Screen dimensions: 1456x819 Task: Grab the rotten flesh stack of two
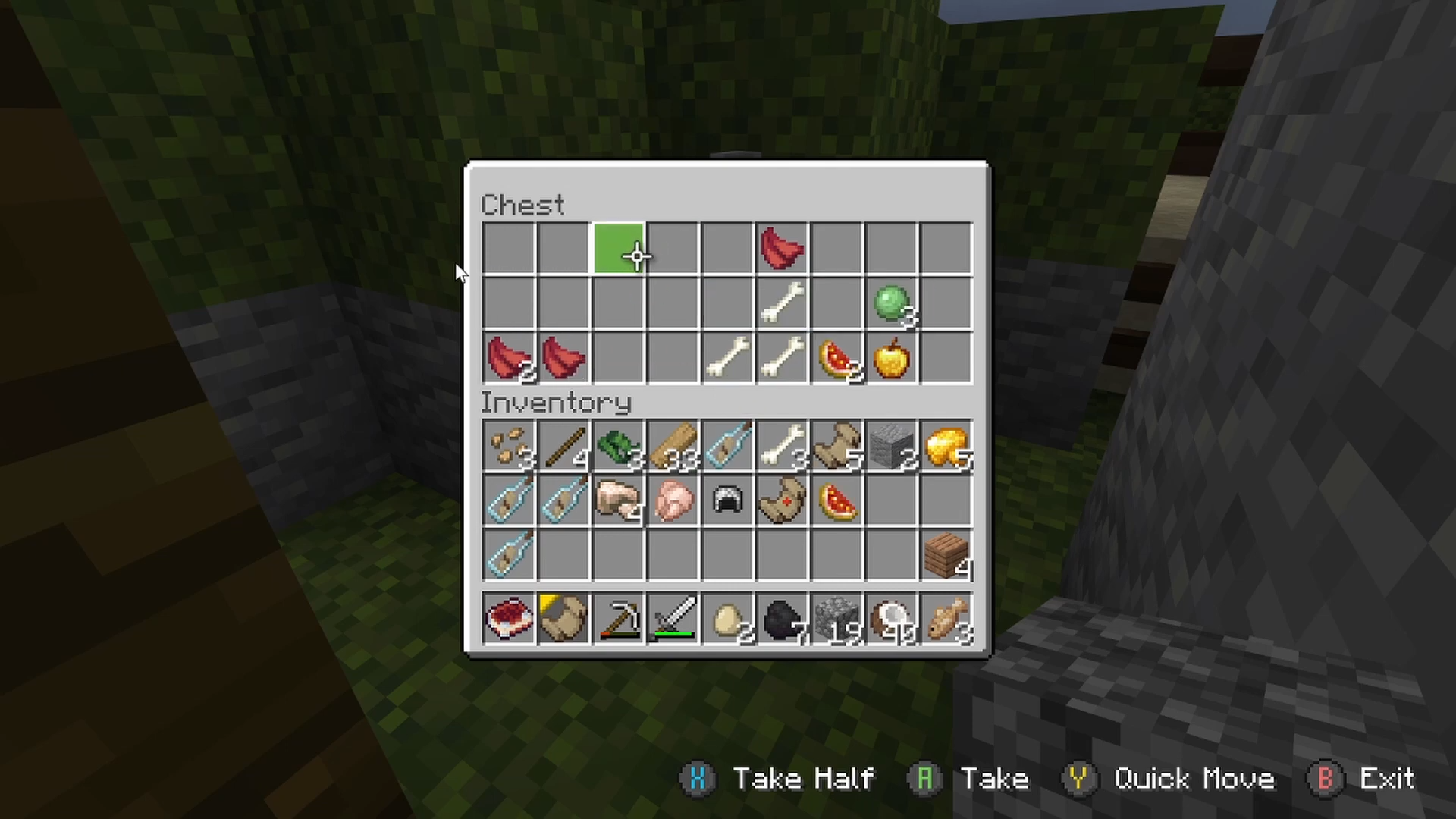pos(509,358)
